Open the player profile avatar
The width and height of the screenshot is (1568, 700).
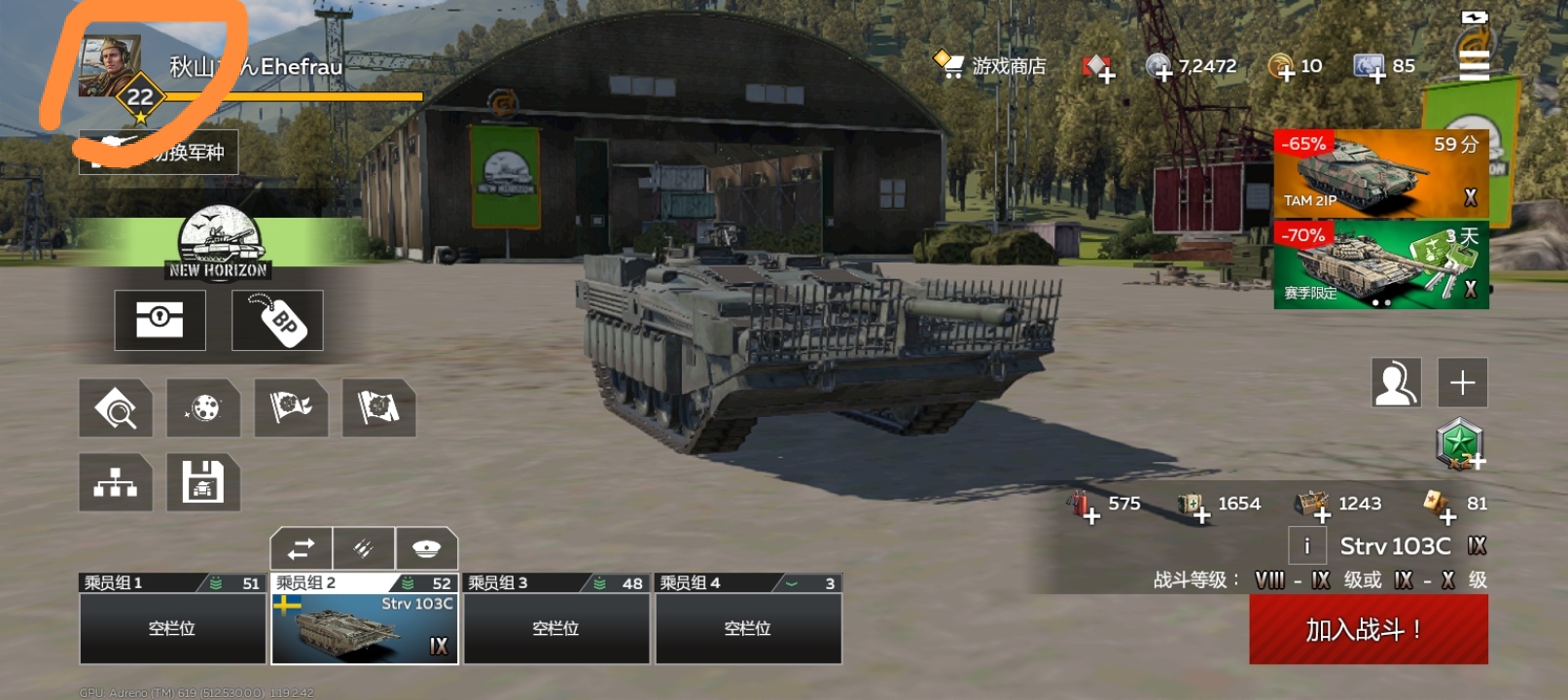(x=109, y=65)
